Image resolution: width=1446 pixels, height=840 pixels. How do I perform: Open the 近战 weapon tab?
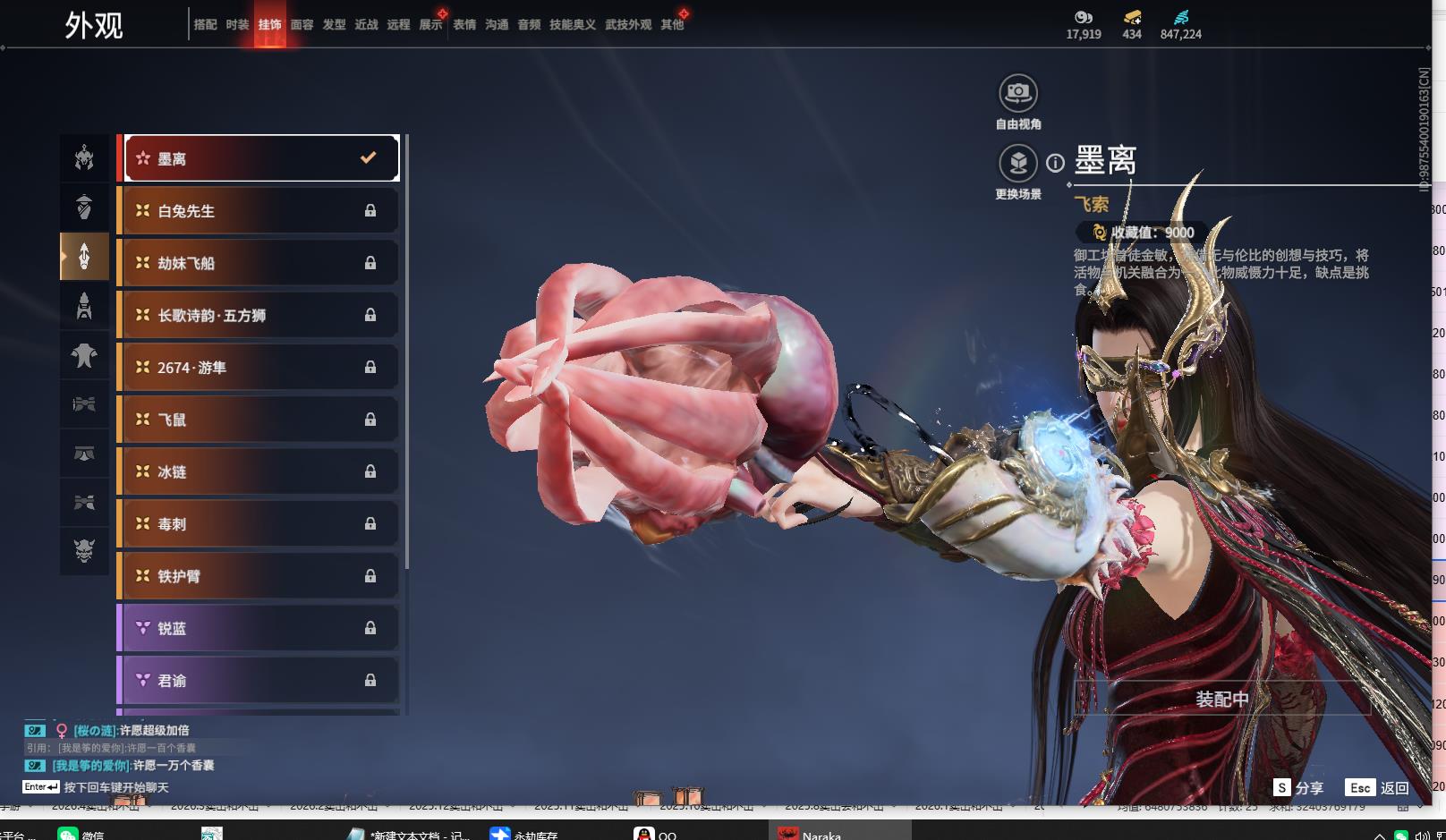coord(366,25)
